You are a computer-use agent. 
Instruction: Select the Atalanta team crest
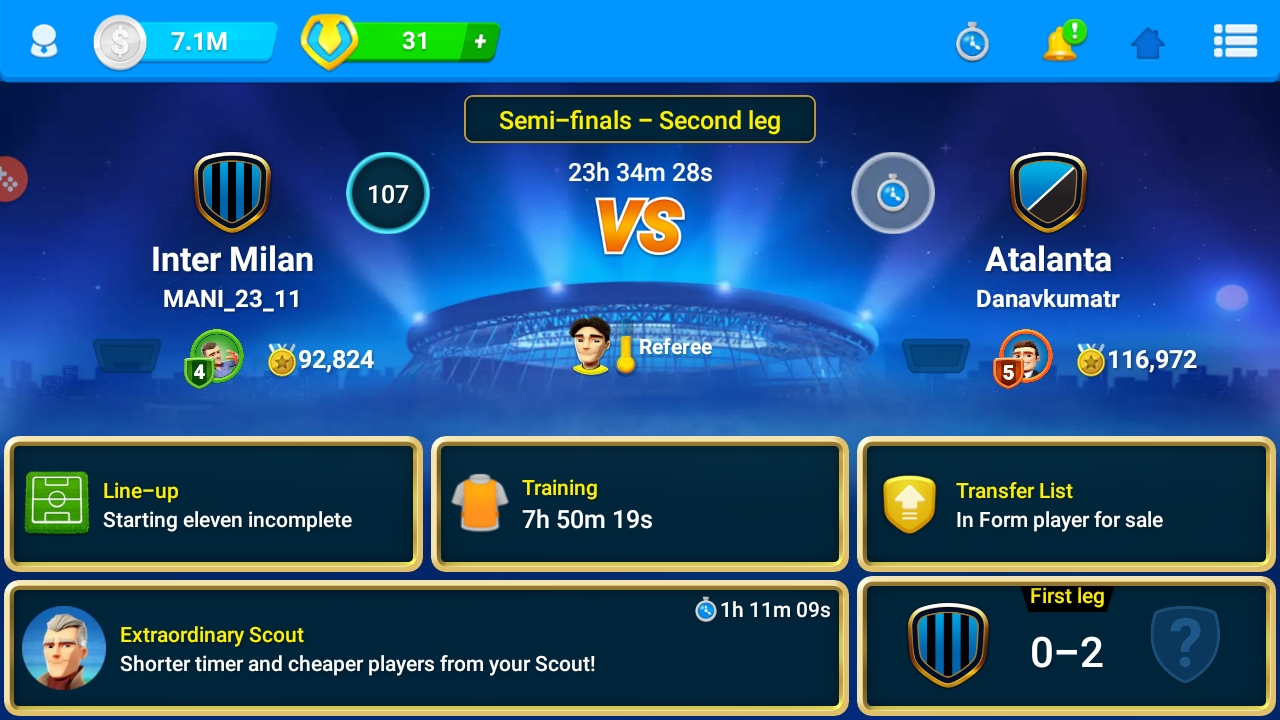1048,192
